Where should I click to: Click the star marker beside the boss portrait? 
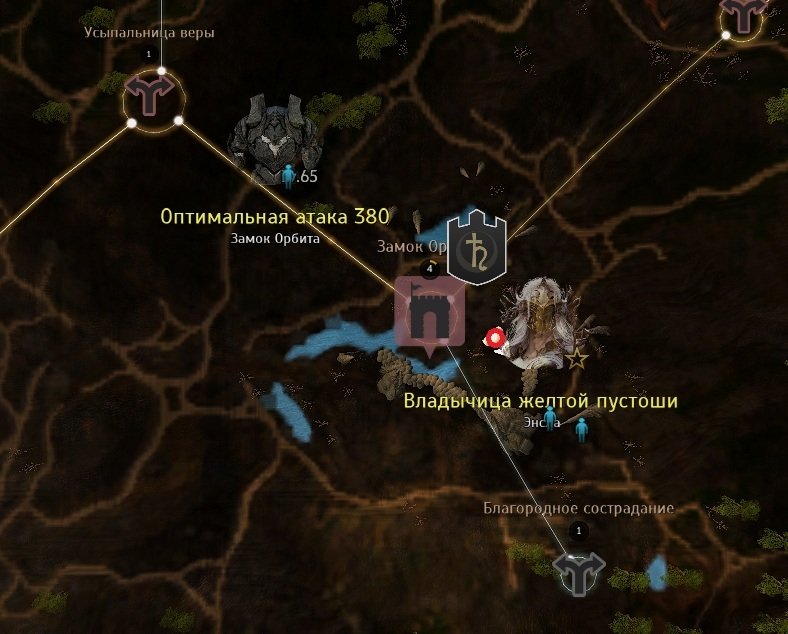[577, 357]
